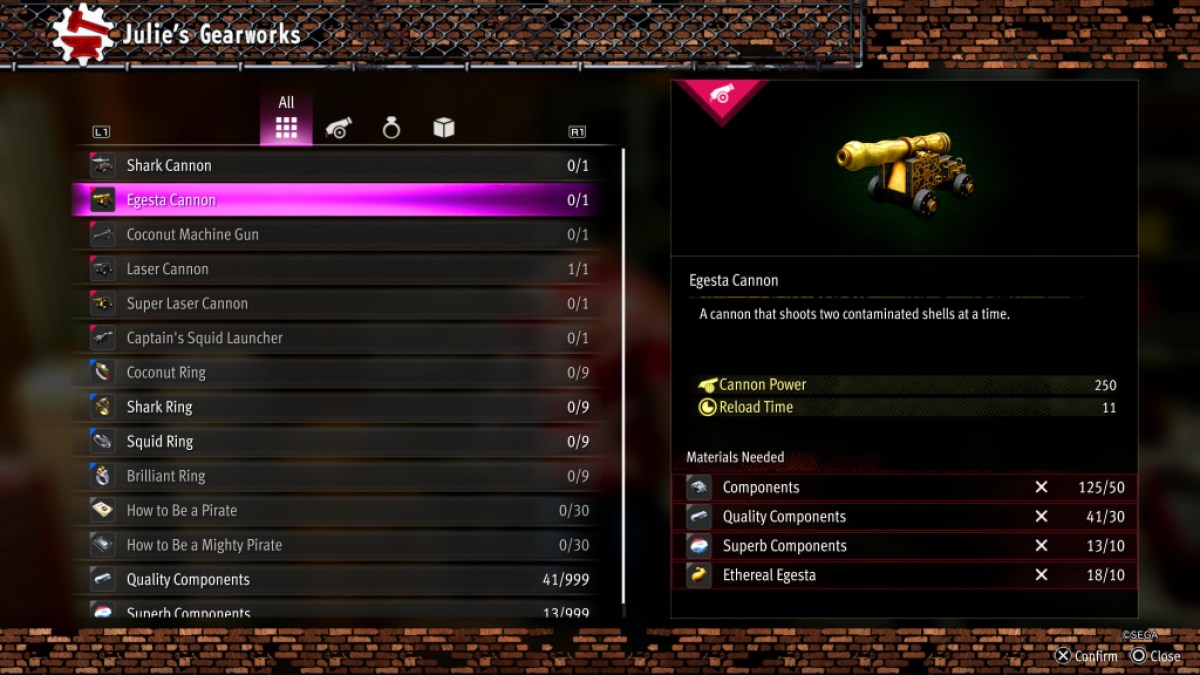
Task: Select the Squid Ring entry
Action: 340,441
